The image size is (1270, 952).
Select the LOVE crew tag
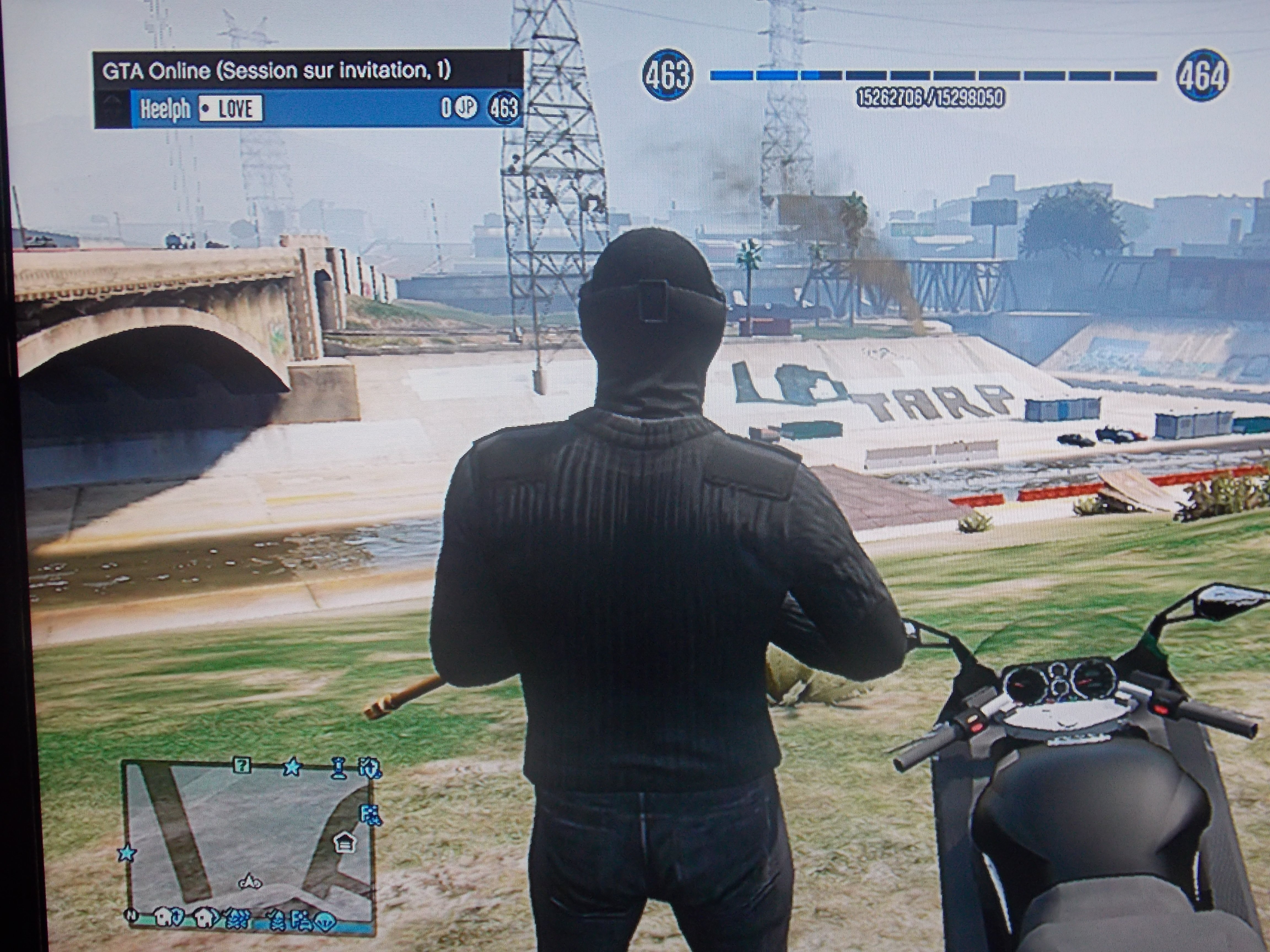coord(231,109)
